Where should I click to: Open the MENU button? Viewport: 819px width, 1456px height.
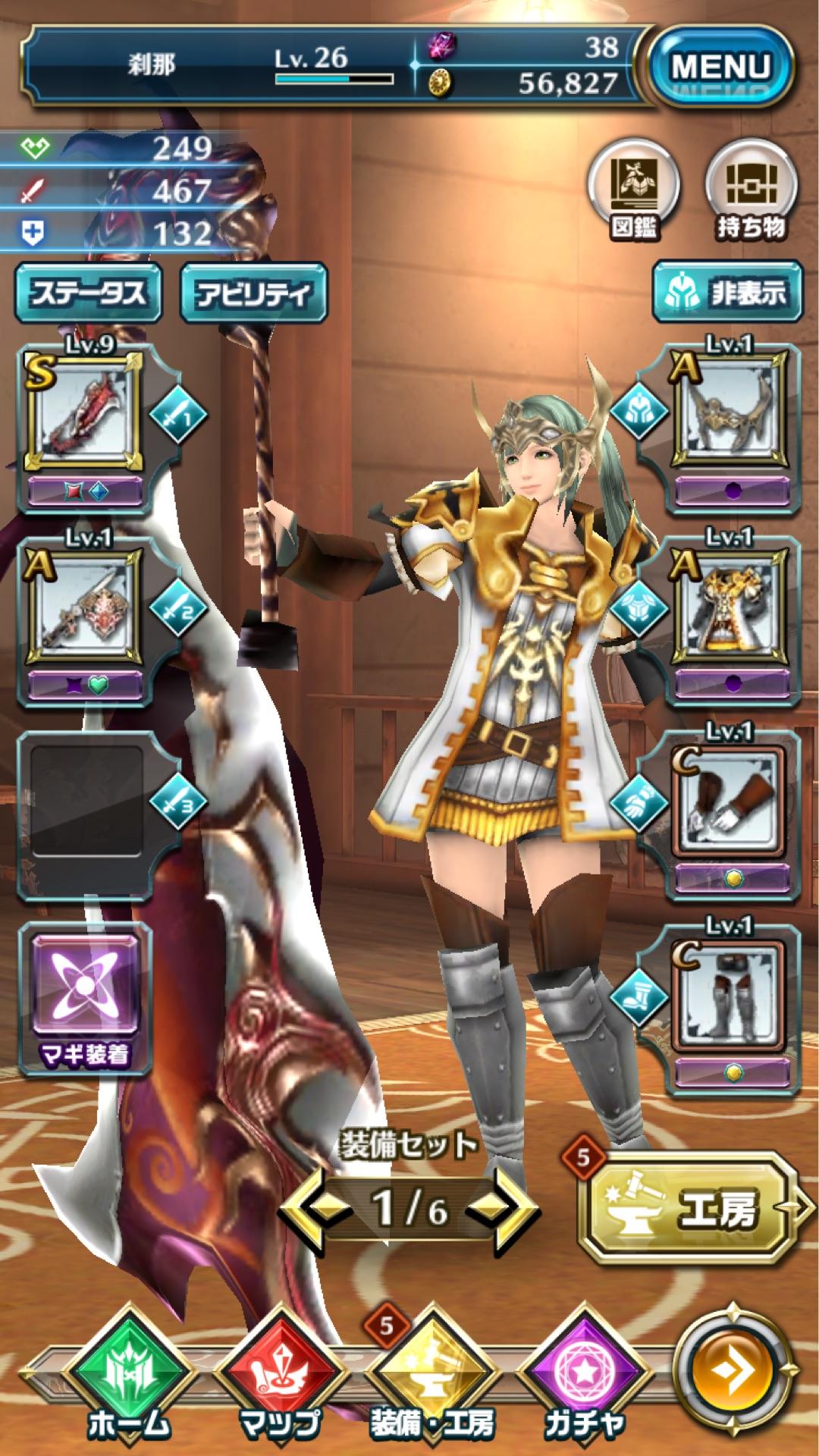[720, 67]
